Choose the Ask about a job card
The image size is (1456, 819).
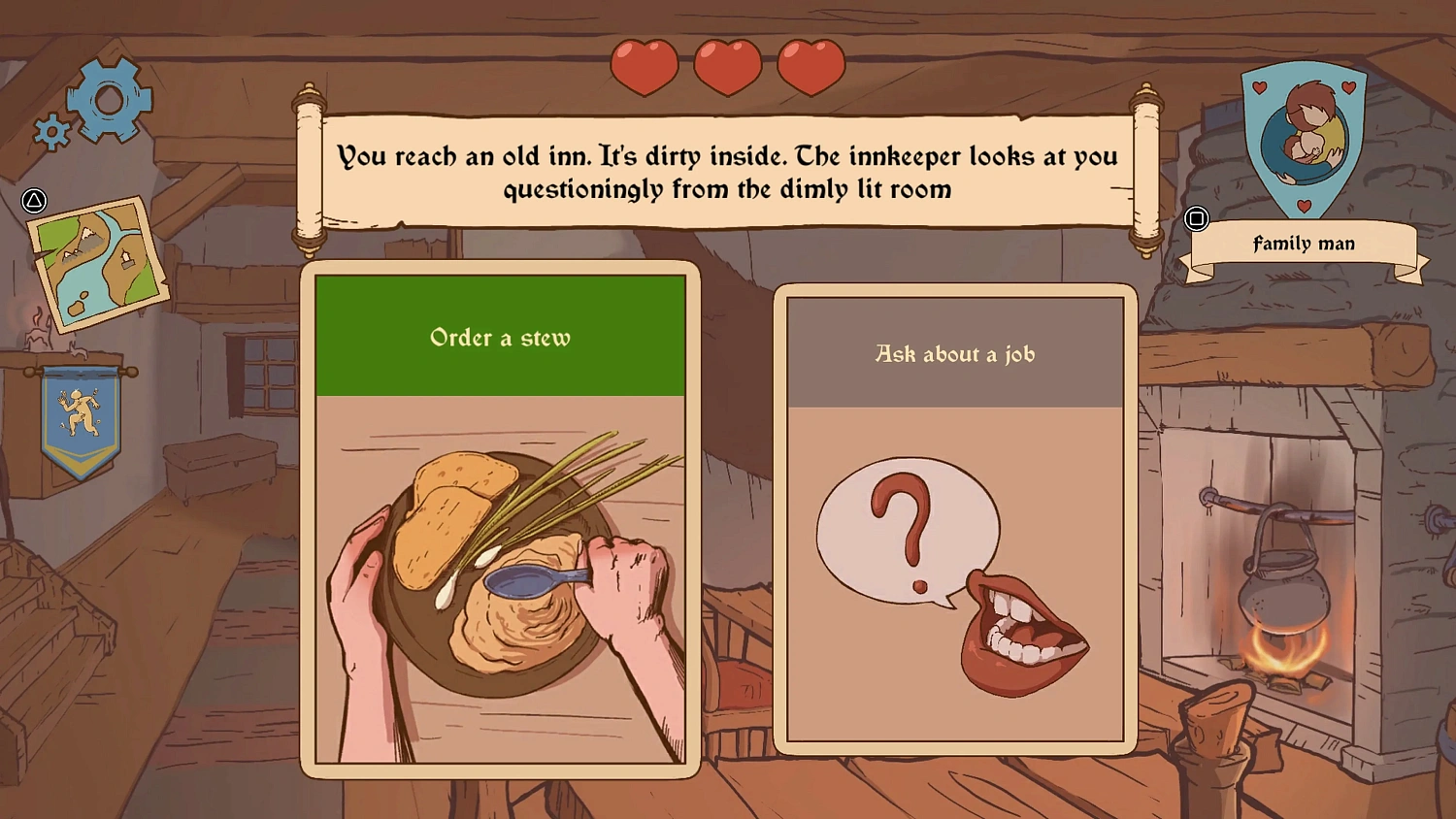(954, 514)
